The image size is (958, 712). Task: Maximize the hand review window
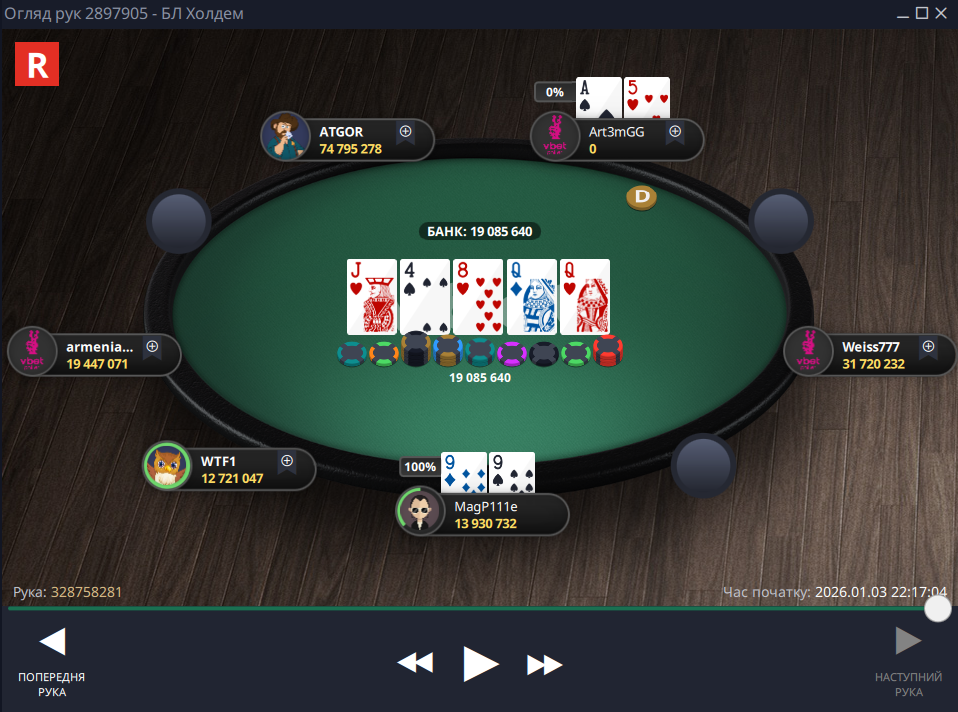point(922,13)
